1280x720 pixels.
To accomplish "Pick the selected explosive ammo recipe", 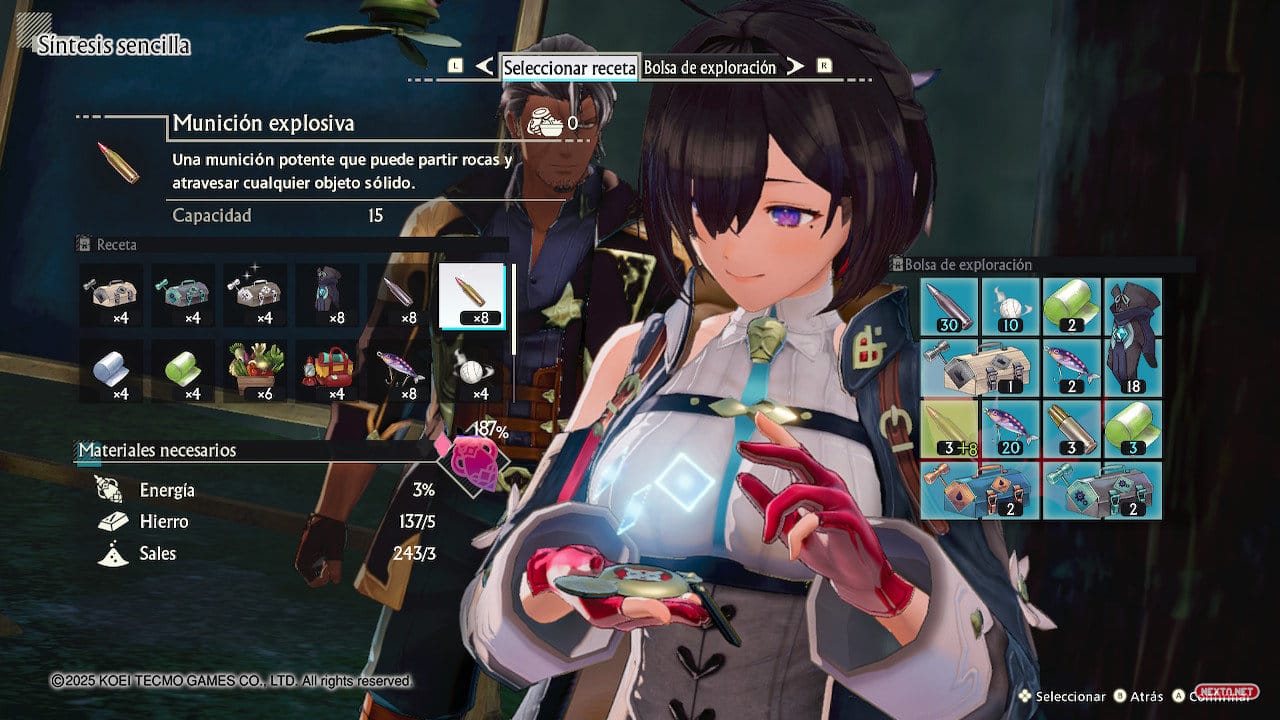I will tap(472, 296).
